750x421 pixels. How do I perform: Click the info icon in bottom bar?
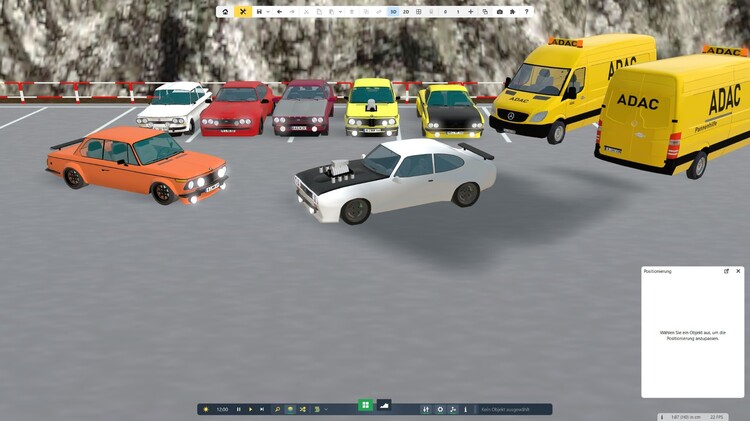click(466, 409)
